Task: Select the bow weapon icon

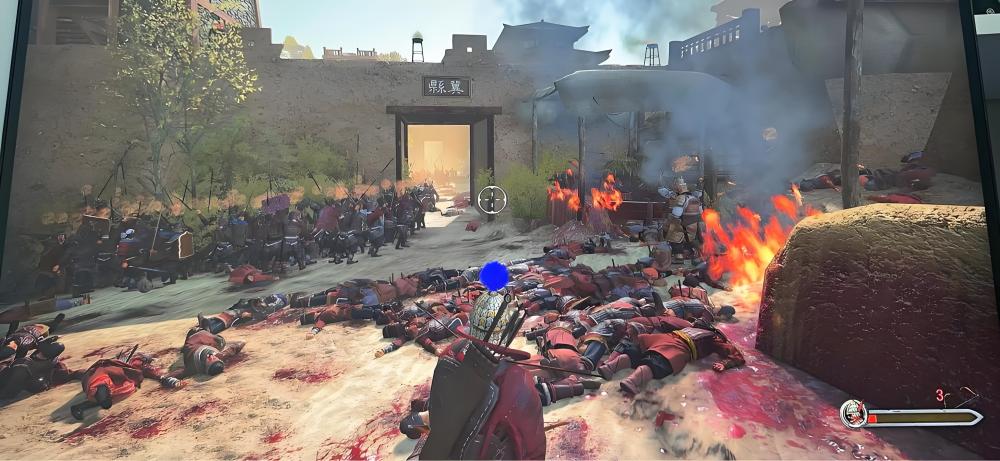Action: click(965, 397)
